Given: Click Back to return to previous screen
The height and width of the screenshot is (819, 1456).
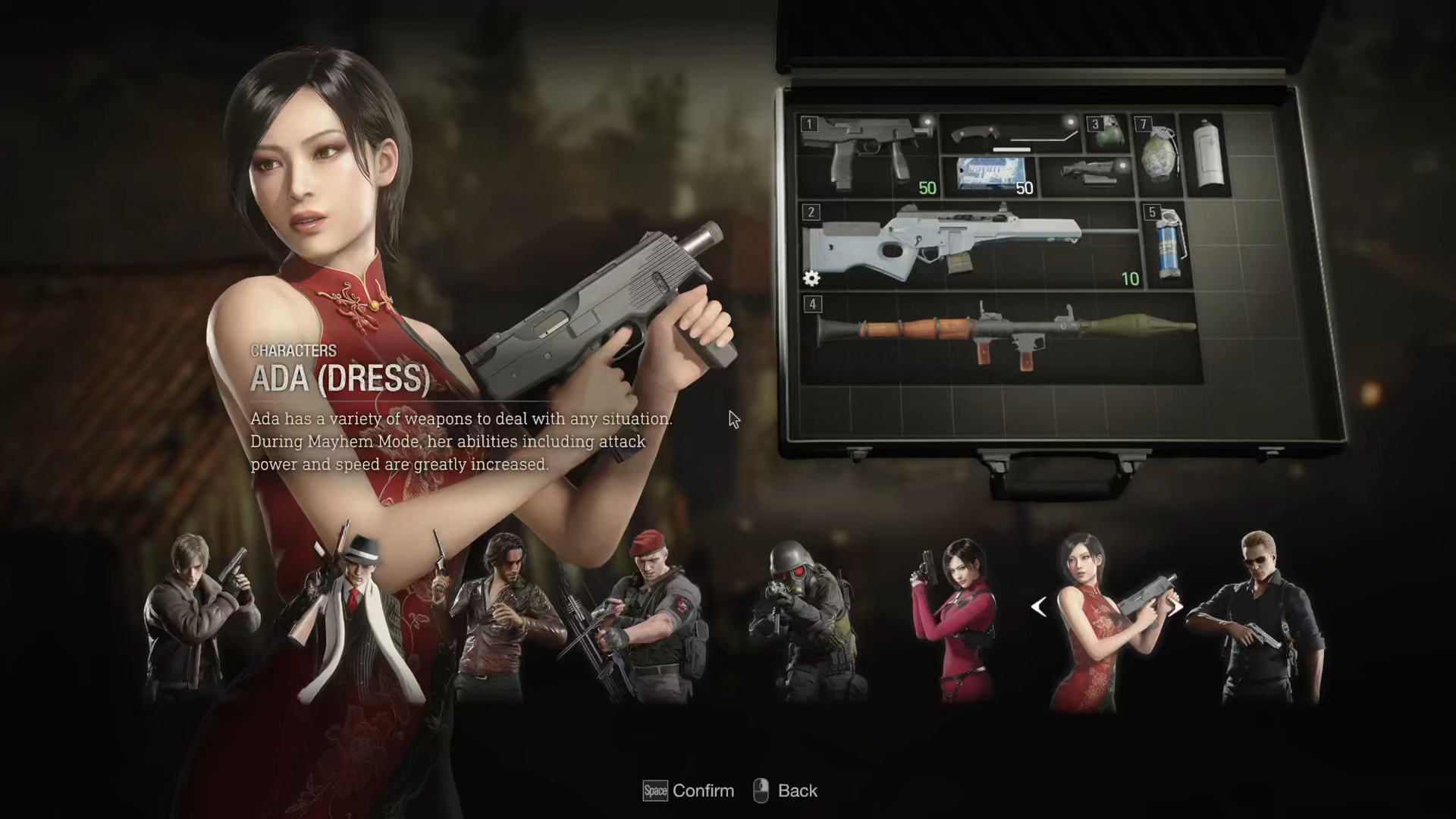Looking at the screenshot, I should coord(796,790).
